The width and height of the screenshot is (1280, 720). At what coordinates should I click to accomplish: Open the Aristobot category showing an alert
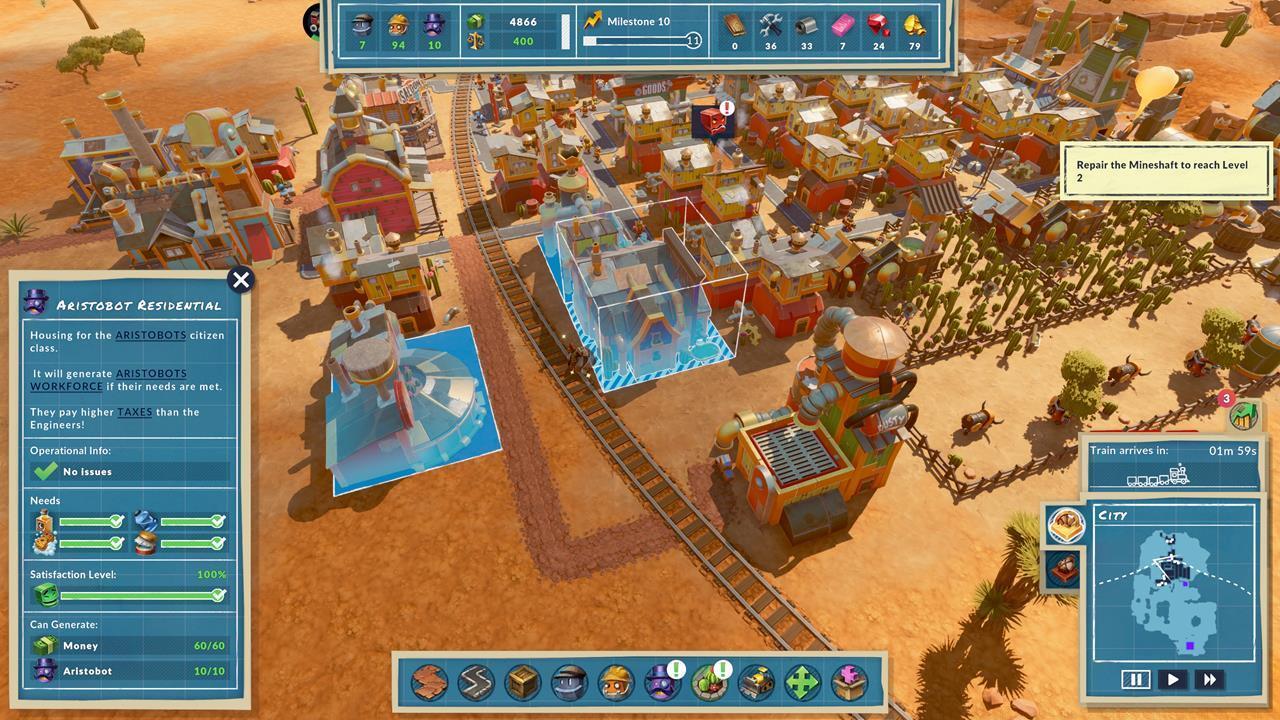point(660,683)
